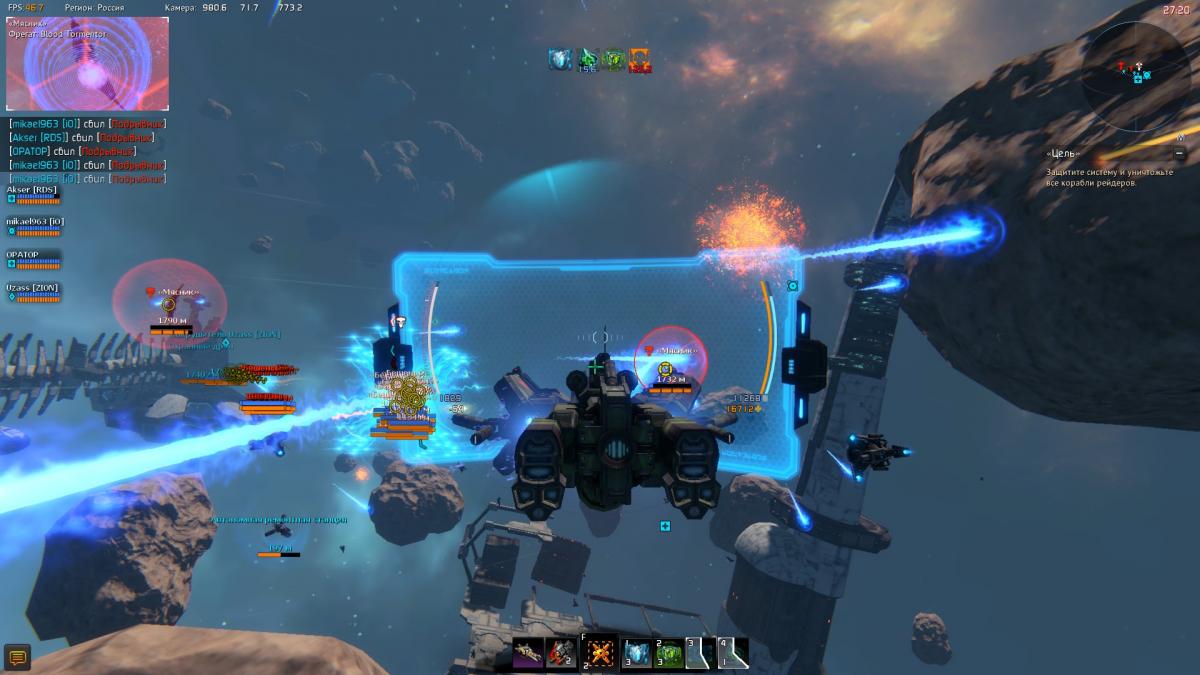Collapse the «Цель» objective panel with the minus button

[x=1180, y=154]
